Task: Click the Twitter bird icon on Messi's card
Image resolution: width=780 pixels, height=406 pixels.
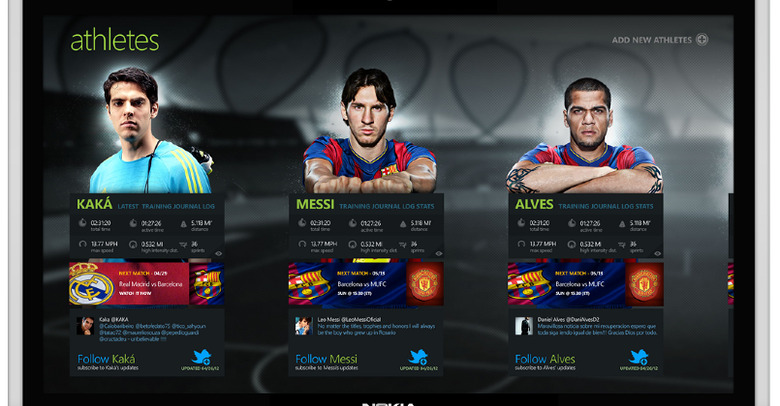Action: tap(421, 356)
